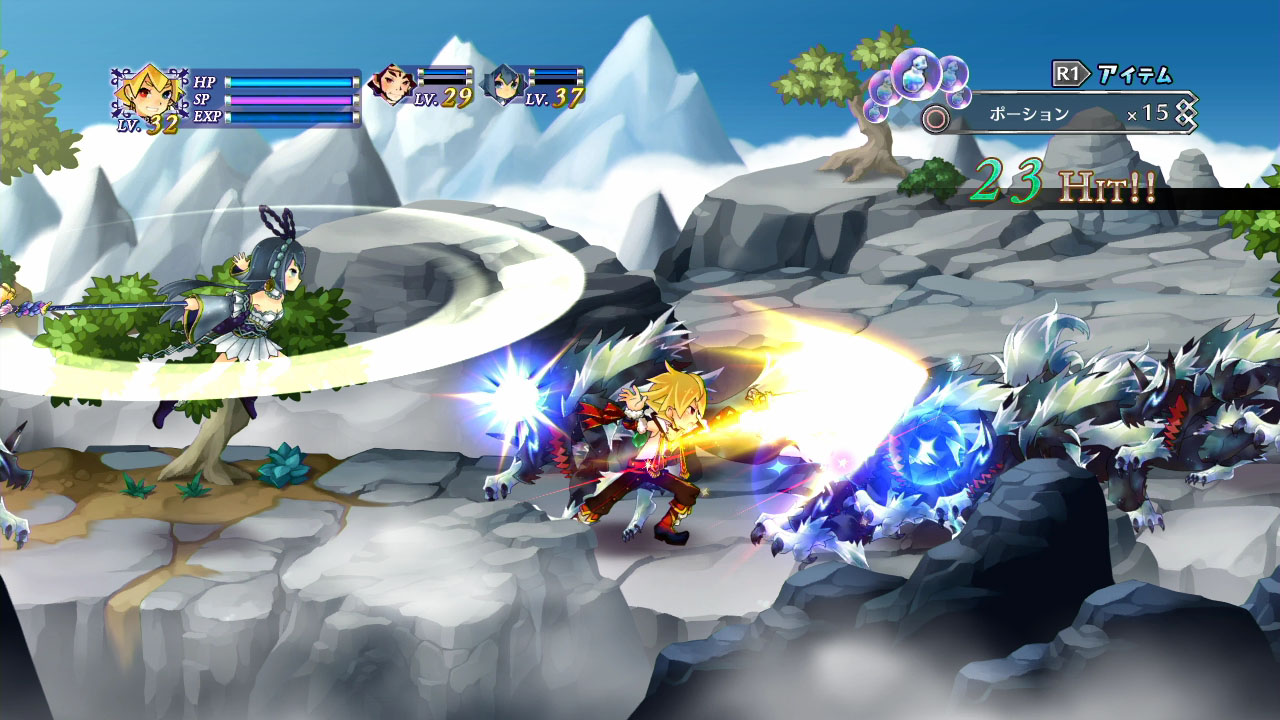Click the LV. 29 ally portrait icon

click(x=392, y=84)
